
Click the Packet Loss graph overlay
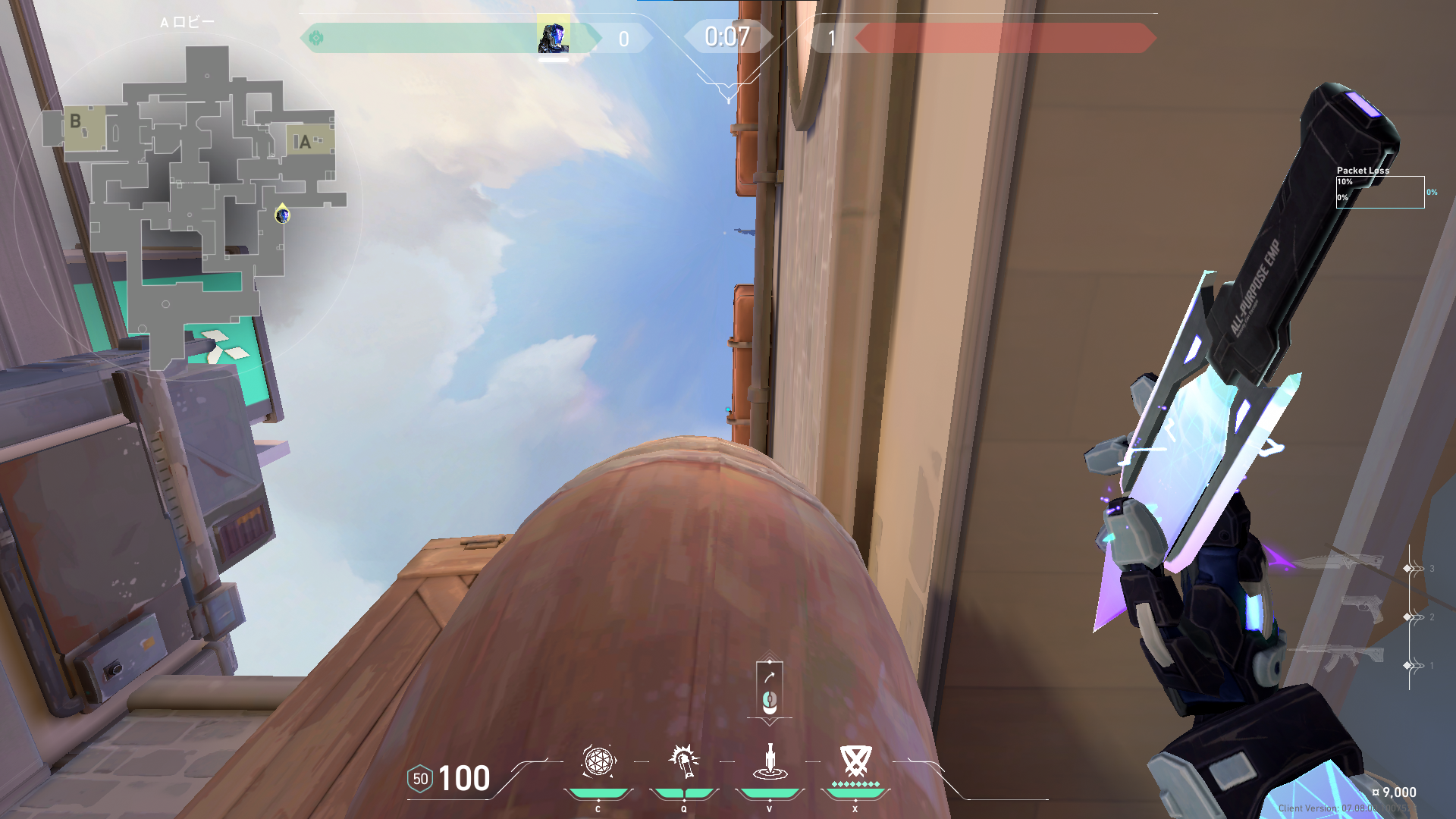[1379, 191]
